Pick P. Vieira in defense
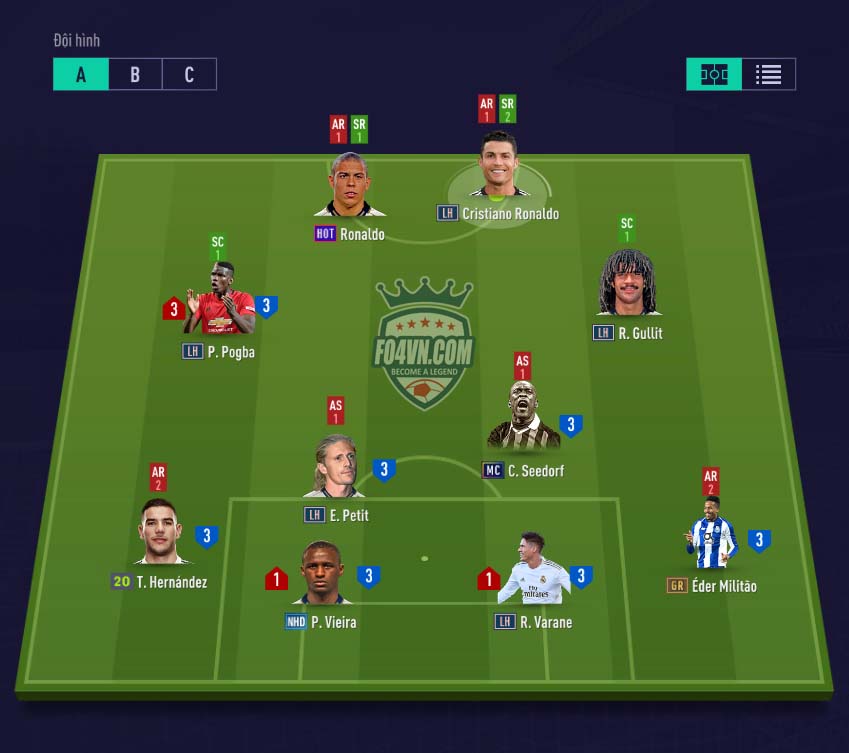This screenshot has height=753, width=849. pos(321,573)
